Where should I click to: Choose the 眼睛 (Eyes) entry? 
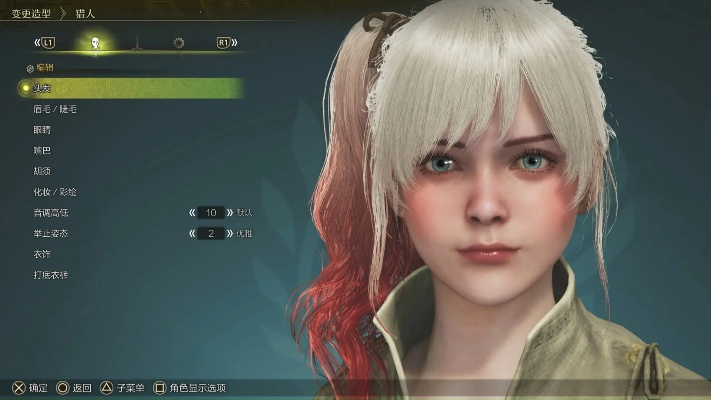[41, 130]
